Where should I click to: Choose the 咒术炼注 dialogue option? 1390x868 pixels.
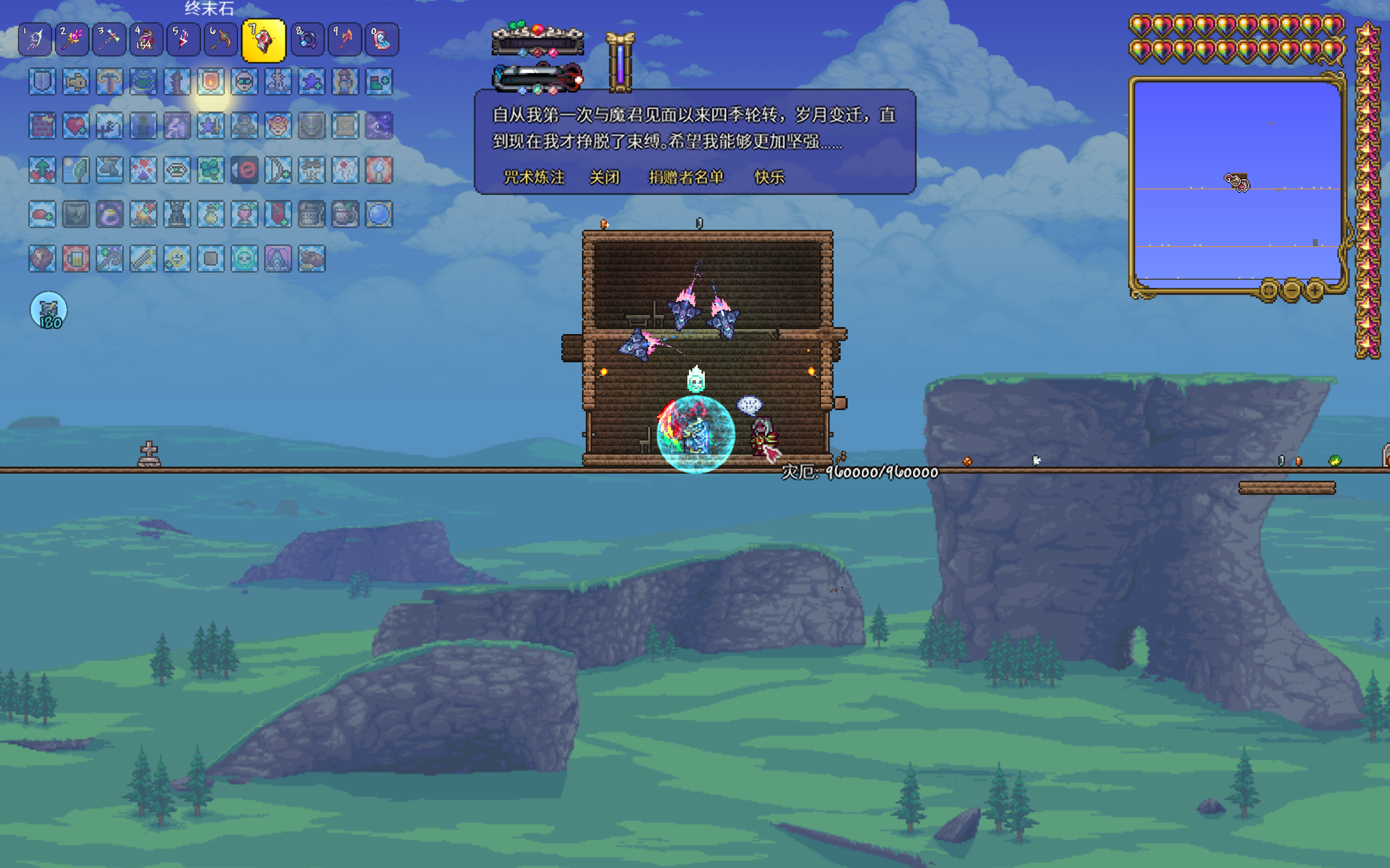[534, 178]
